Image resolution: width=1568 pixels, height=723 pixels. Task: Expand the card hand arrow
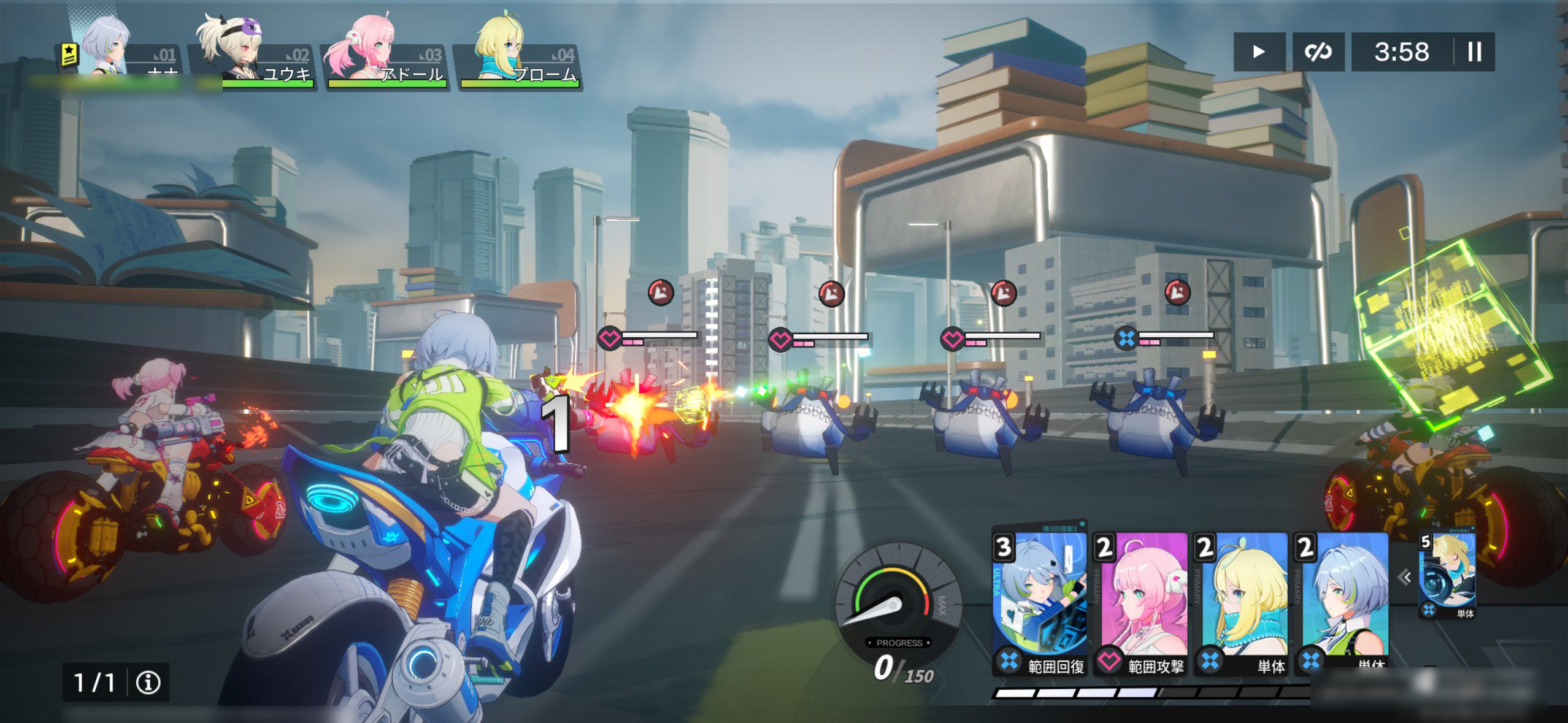tap(1404, 577)
